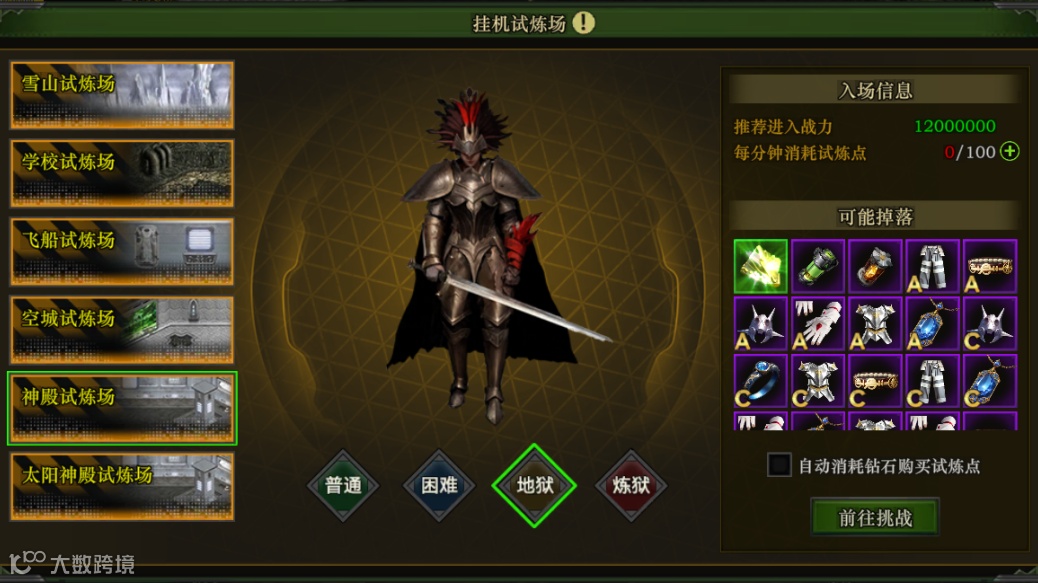Inspect the green crystal drop item
Viewport: 1038px width, 583px height.
click(760, 265)
